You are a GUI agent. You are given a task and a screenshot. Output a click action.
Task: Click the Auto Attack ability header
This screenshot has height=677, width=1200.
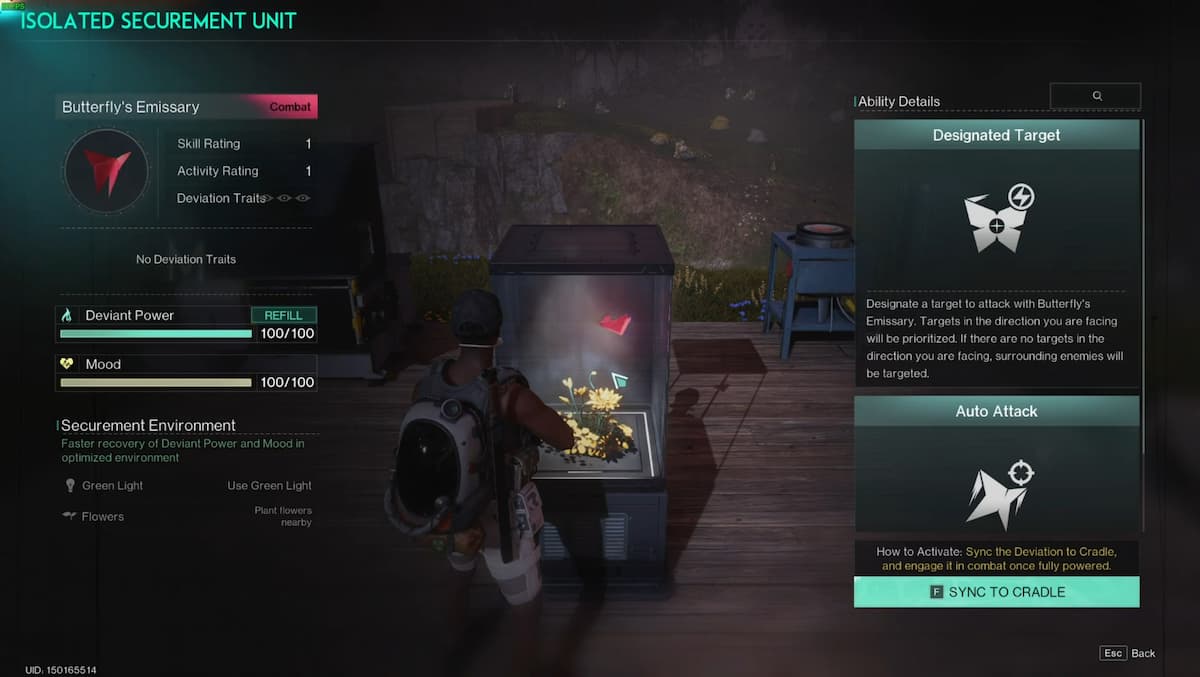tap(996, 411)
